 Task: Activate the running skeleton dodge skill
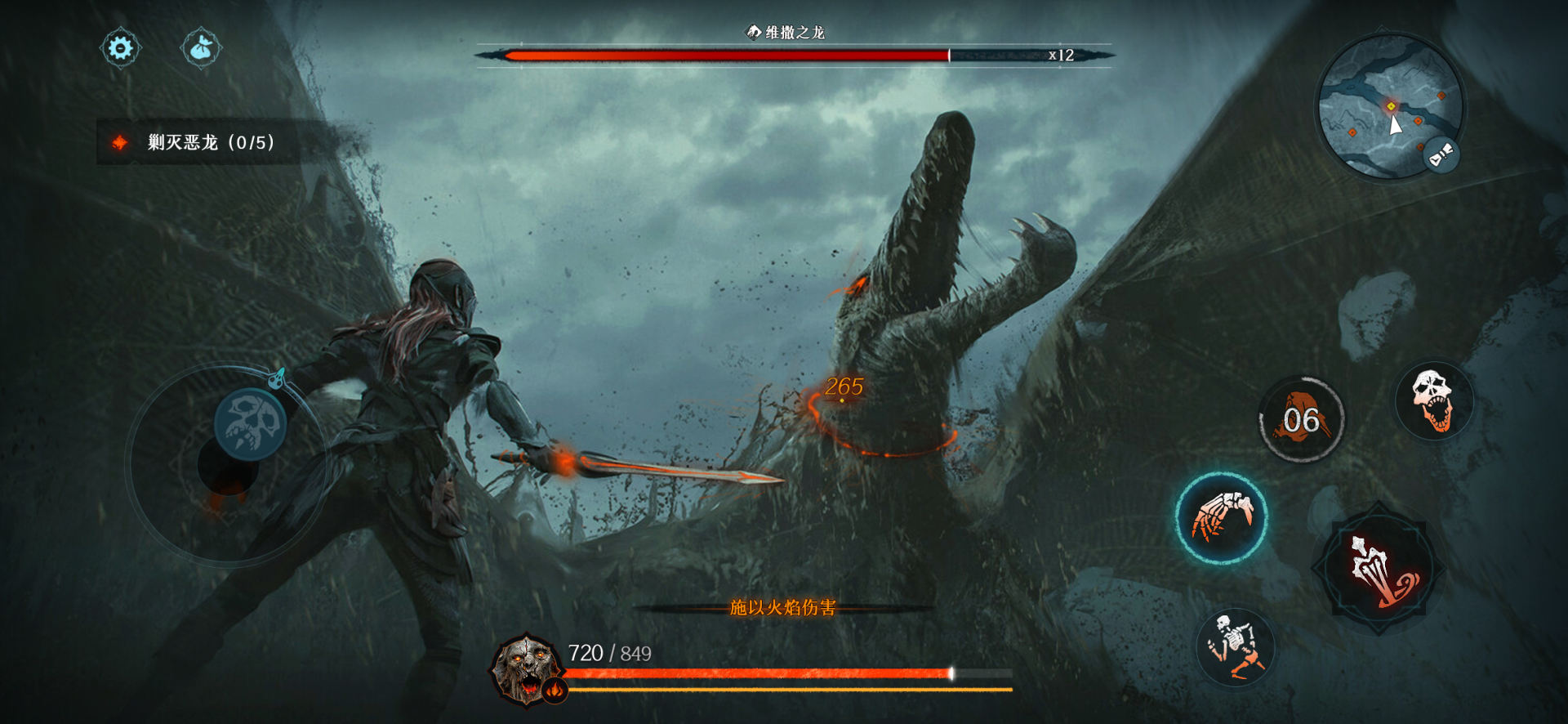pyautogui.click(x=1236, y=646)
